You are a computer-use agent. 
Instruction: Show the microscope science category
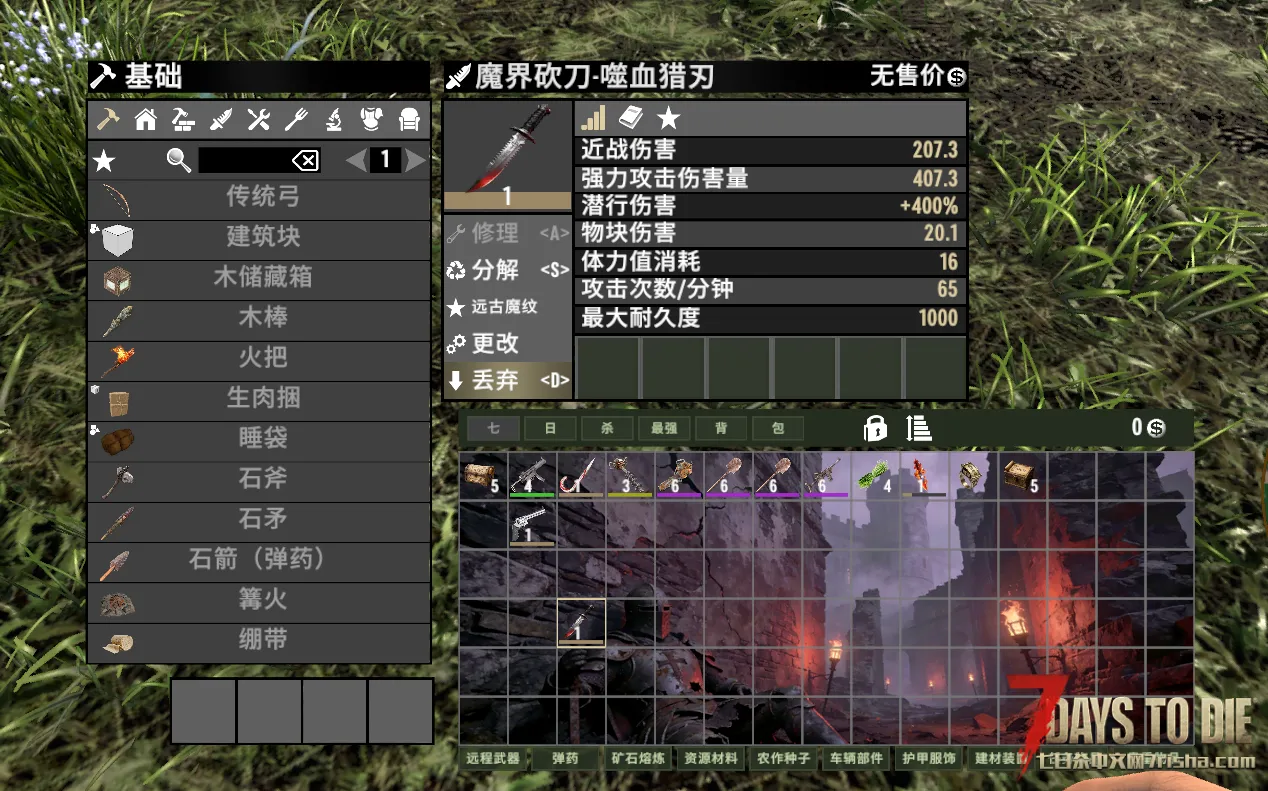click(x=334, y=120)
